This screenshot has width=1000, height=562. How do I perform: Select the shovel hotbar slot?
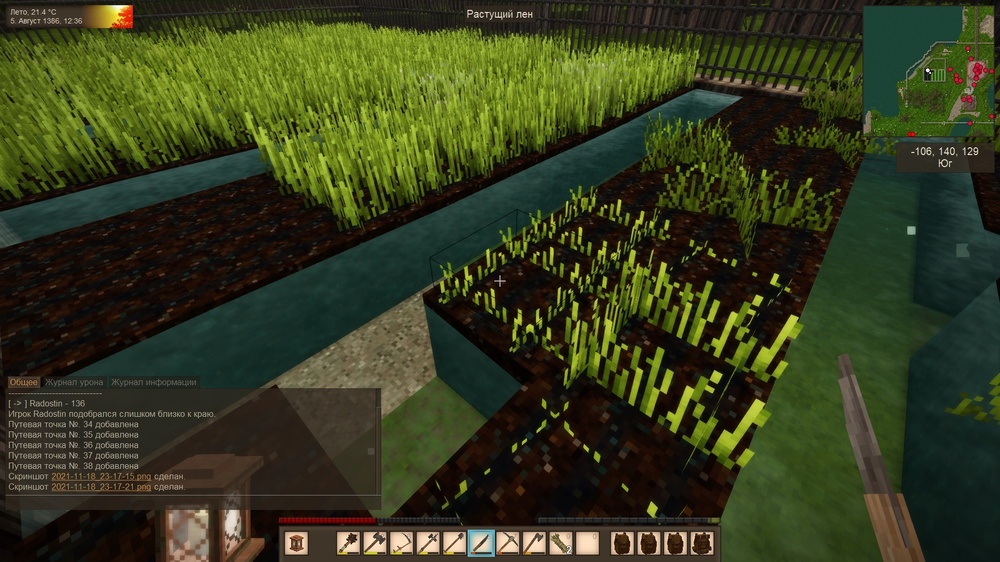[x=455, y=543]
